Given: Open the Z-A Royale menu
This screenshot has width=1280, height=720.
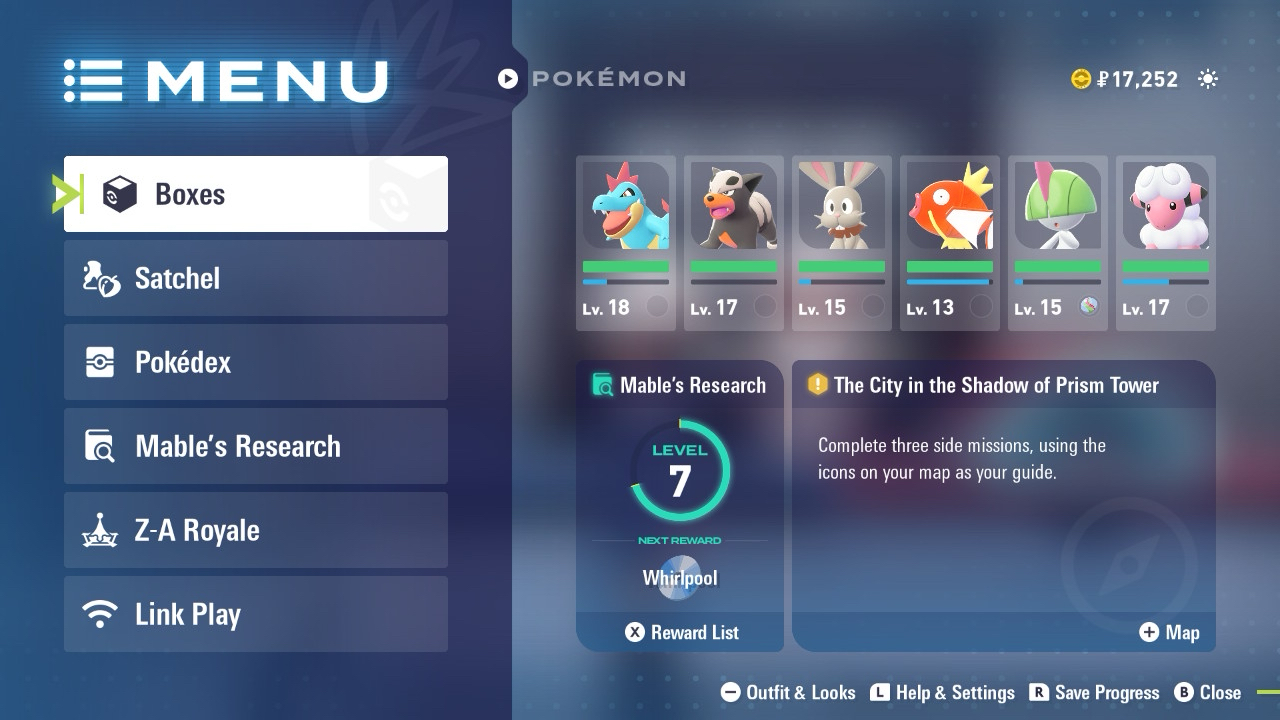Looking at the screenshot, I should [255, 530].
